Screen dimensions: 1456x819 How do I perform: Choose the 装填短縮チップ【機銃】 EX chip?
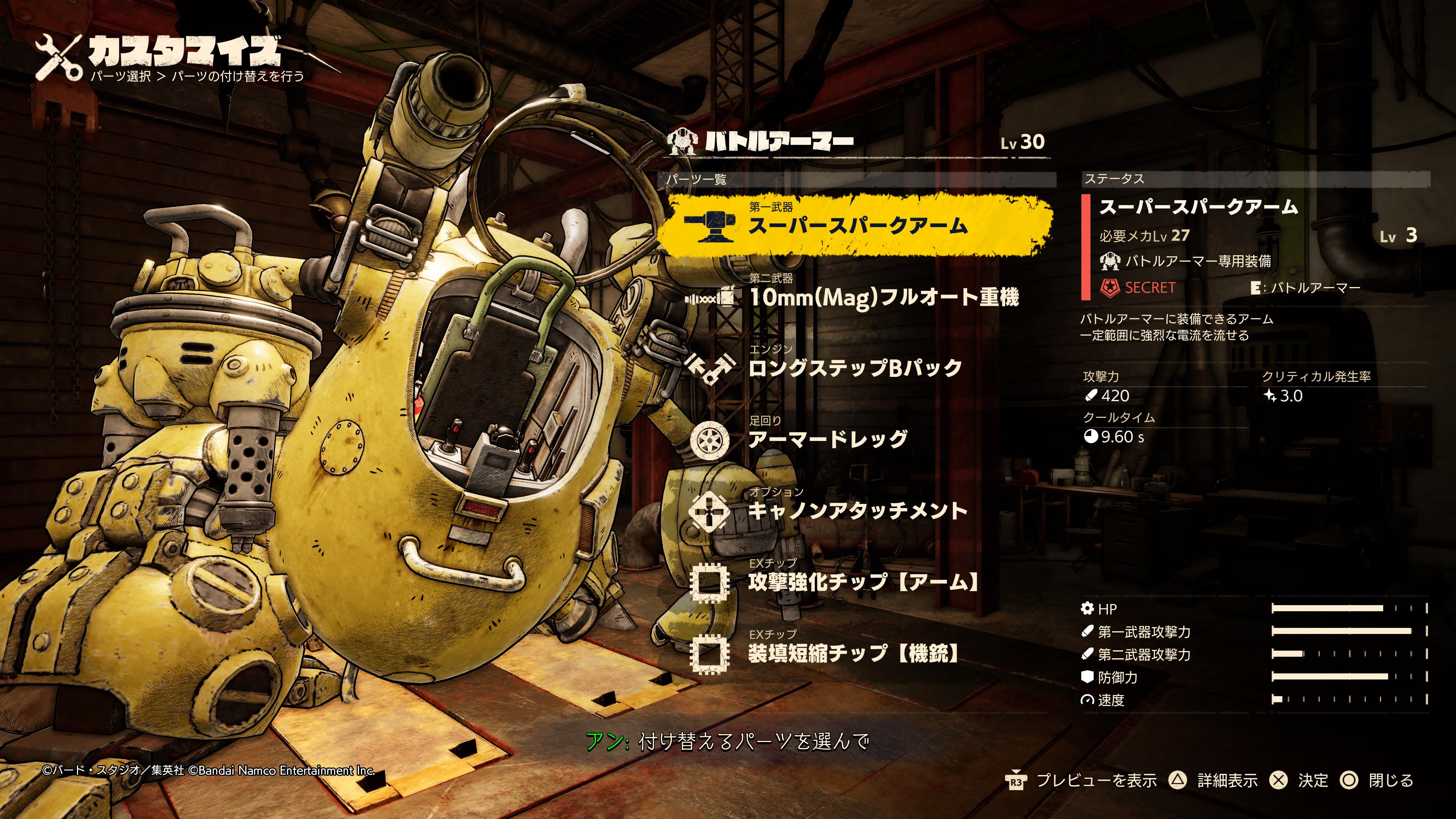[854, 653]
